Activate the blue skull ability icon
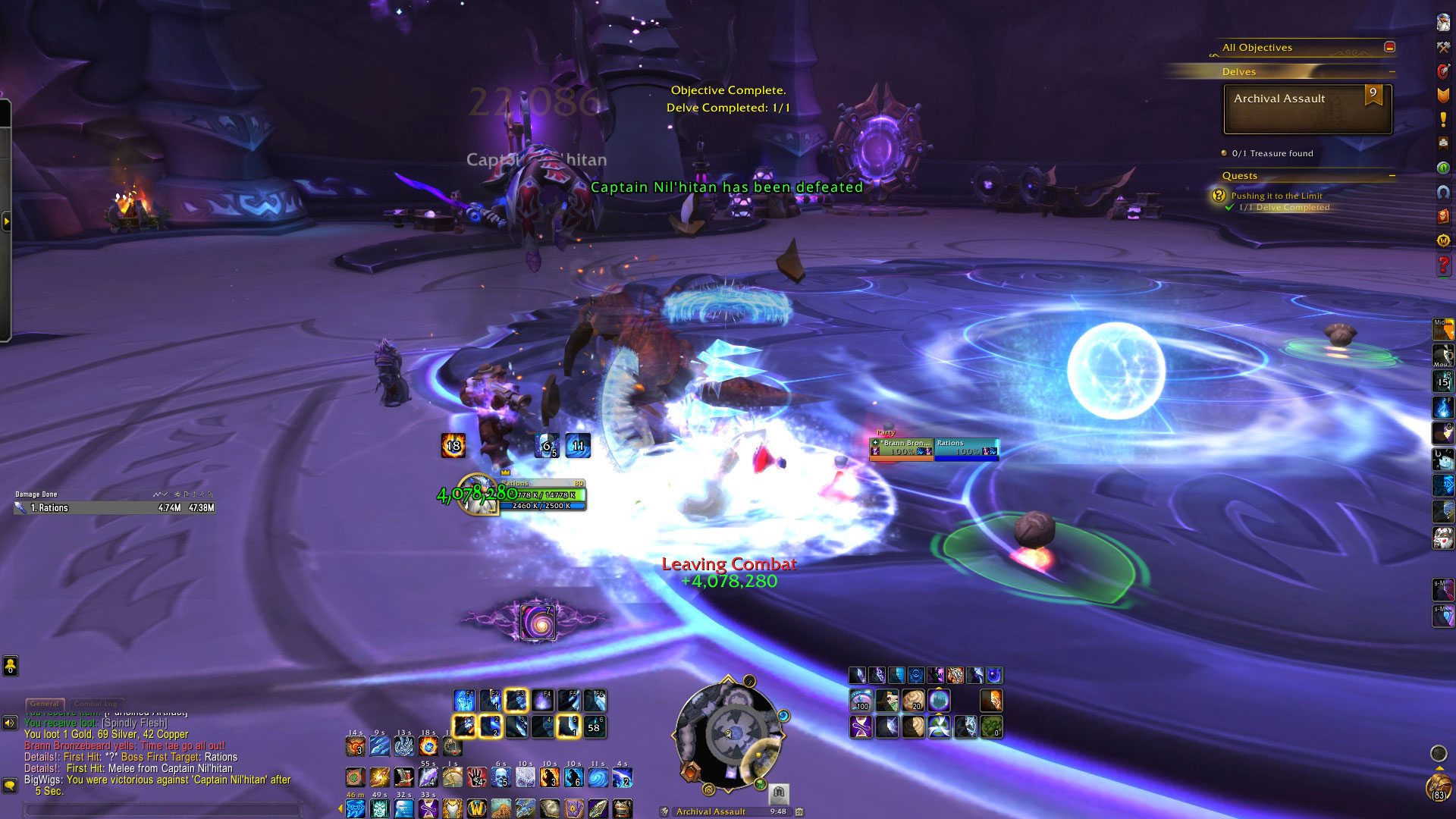This screenshot has width=1456, height=819. 500,777
